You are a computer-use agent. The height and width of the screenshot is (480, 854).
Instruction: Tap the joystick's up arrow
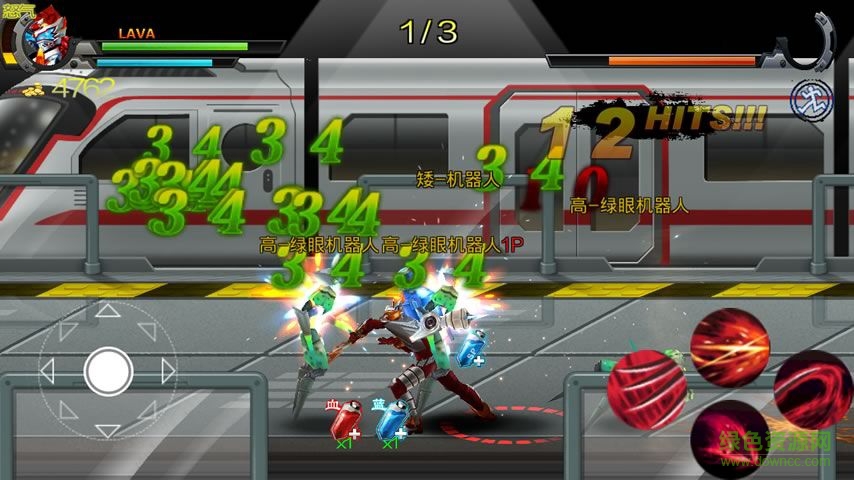coord(108,312)
